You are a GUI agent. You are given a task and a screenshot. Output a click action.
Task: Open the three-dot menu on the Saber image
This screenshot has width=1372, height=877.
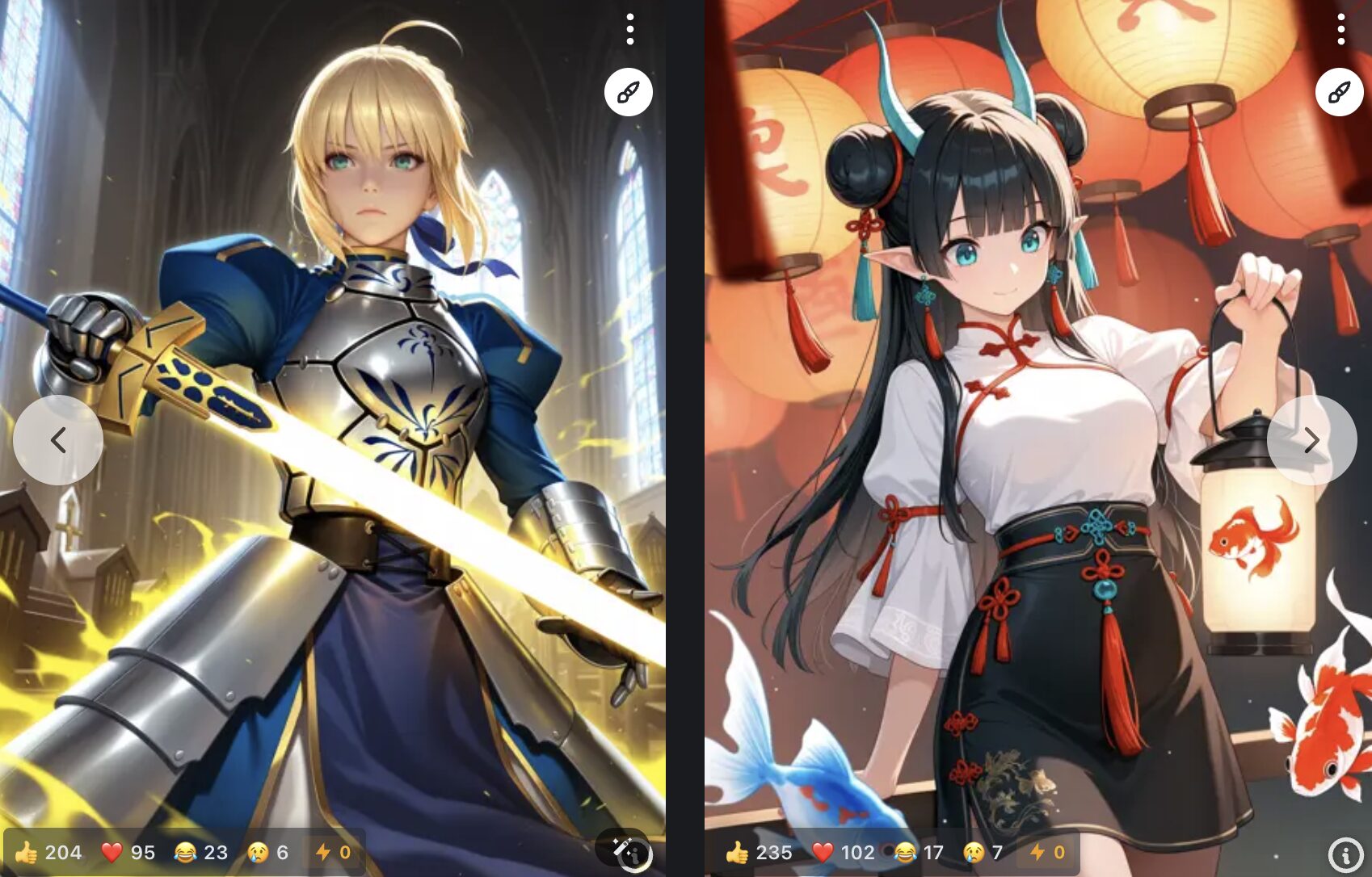[x=629, y=30]
